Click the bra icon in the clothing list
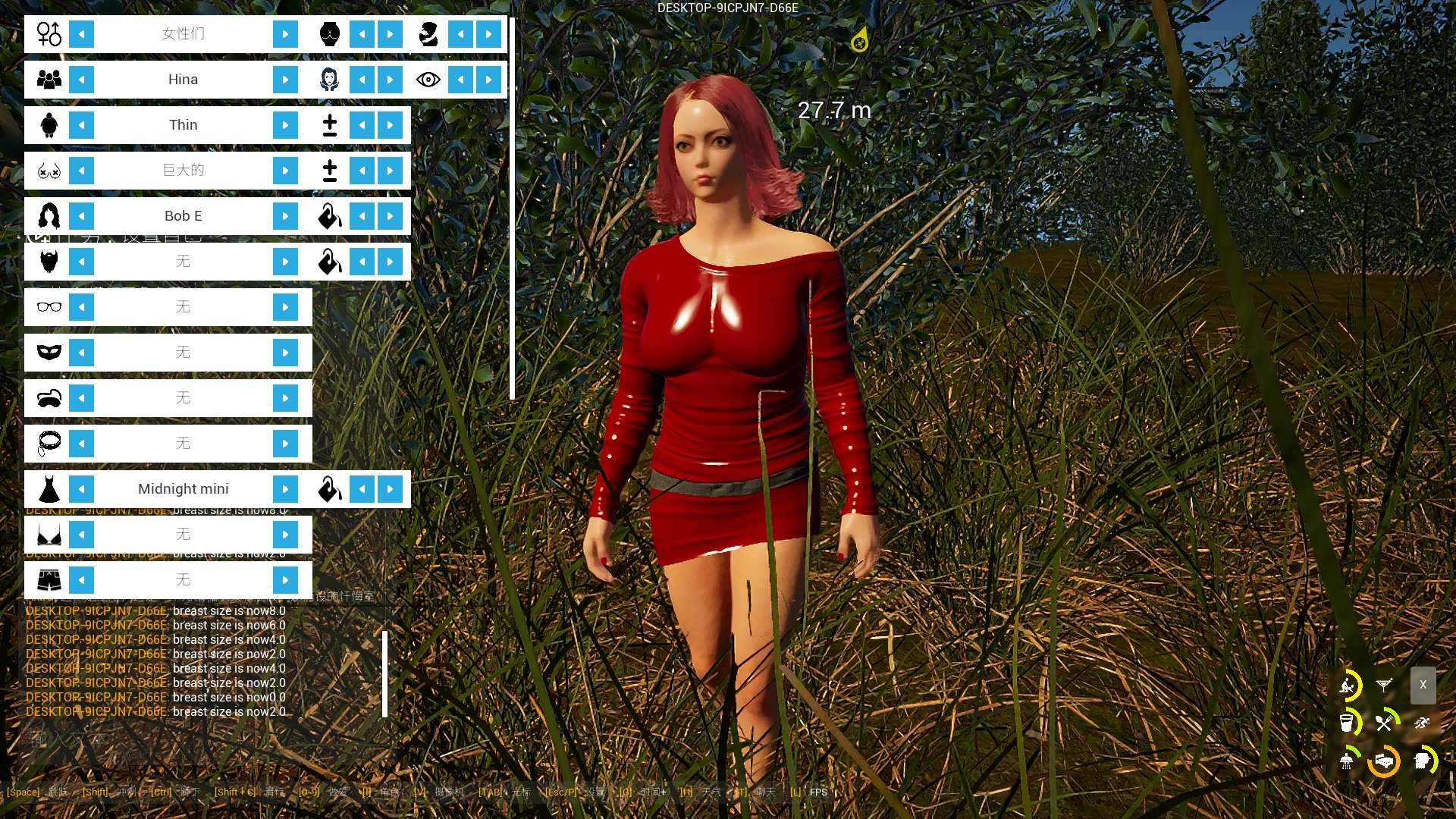1456x819 pixels. 49,534
